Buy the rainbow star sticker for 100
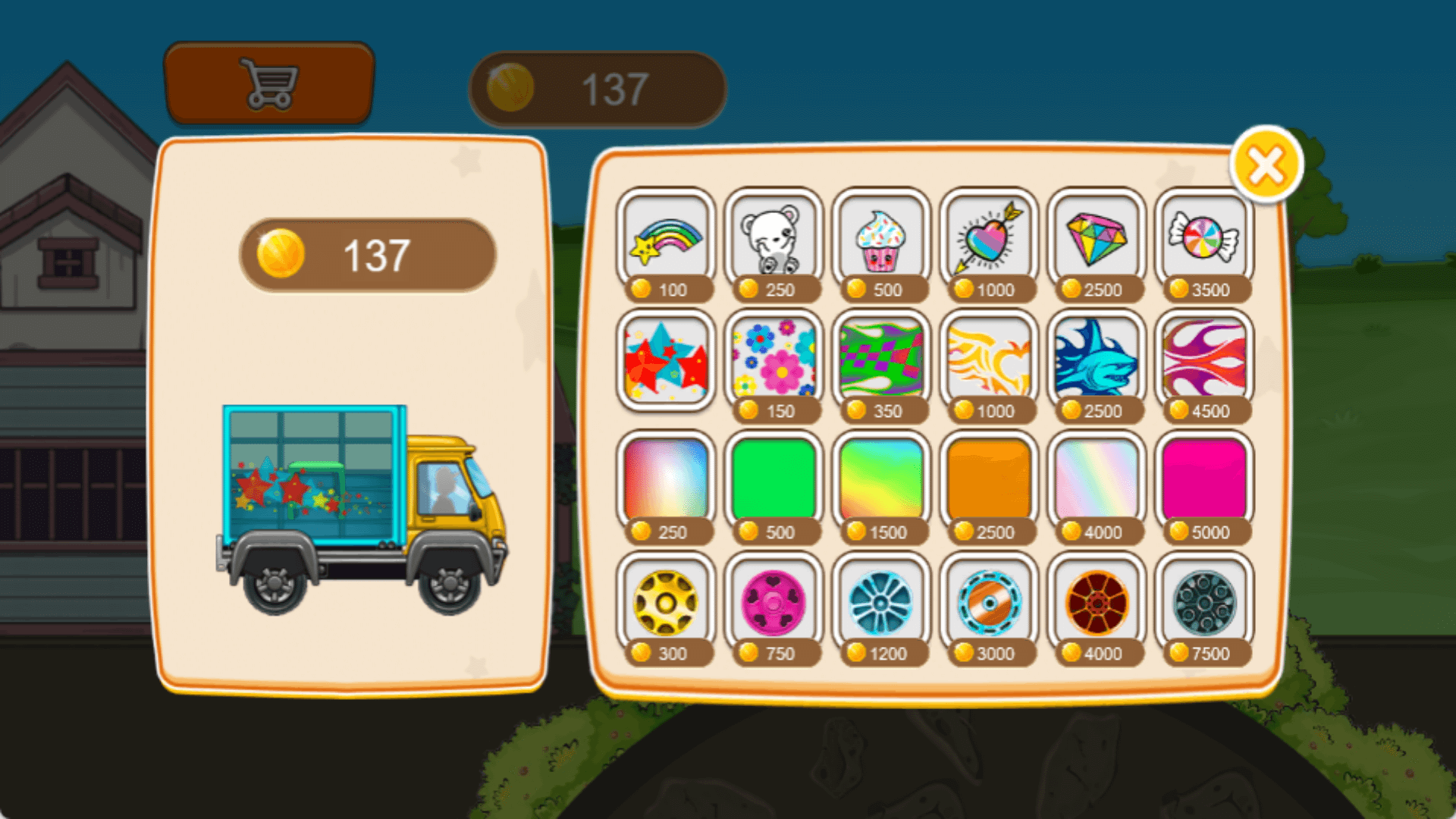The width and height of the screenshot is (1456, 819). pos(666,240)
